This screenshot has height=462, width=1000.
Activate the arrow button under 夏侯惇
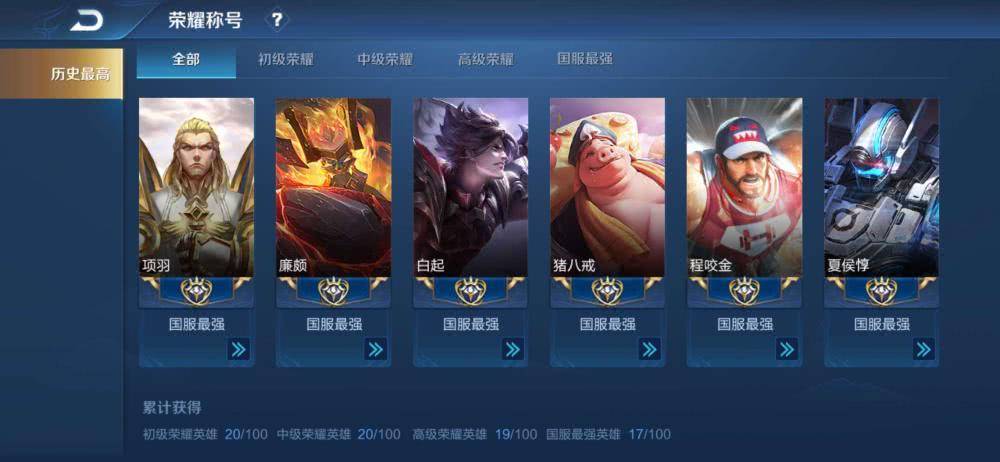923,349
